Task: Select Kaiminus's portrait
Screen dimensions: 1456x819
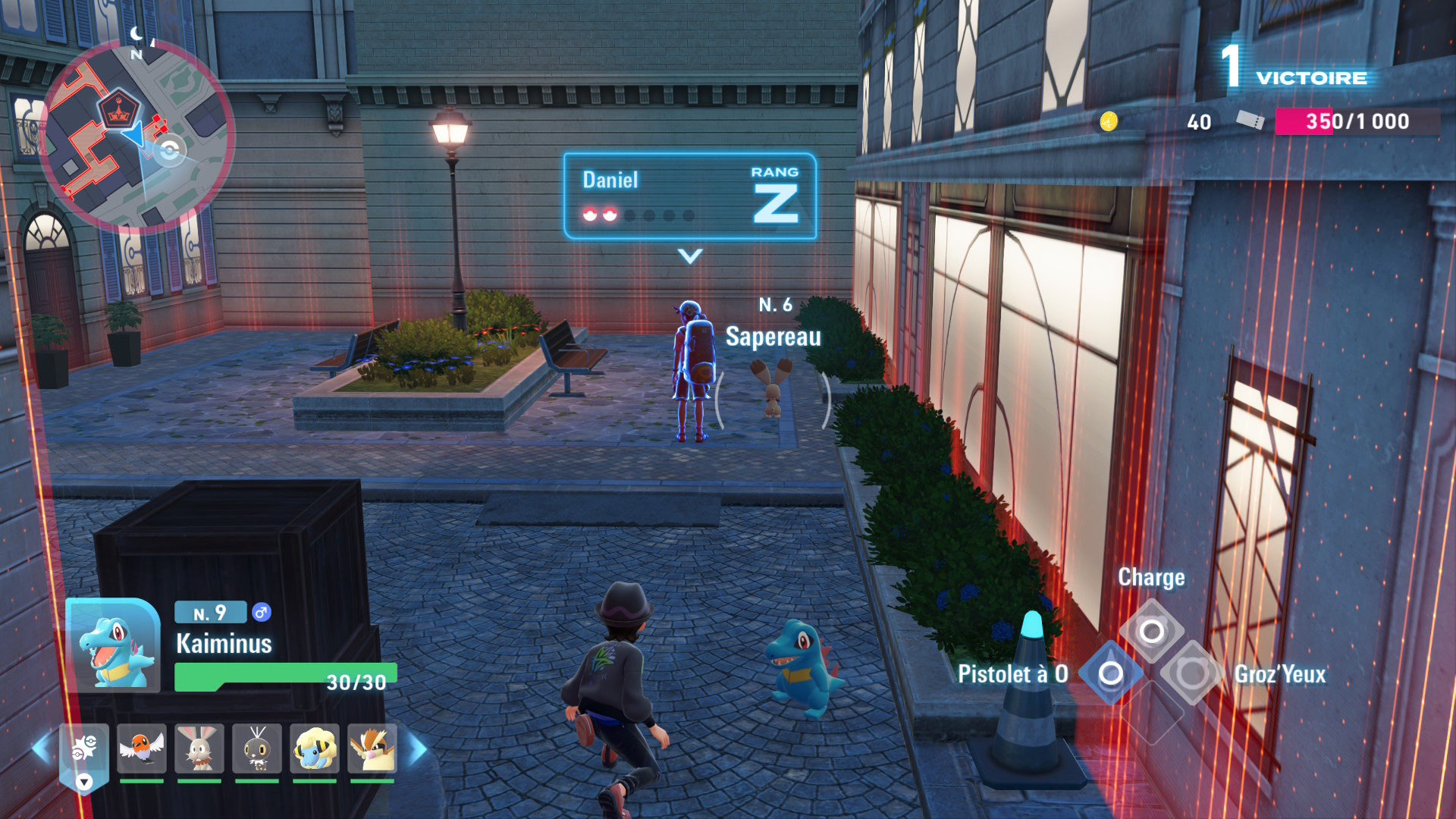Action: [x=114, y=646]
